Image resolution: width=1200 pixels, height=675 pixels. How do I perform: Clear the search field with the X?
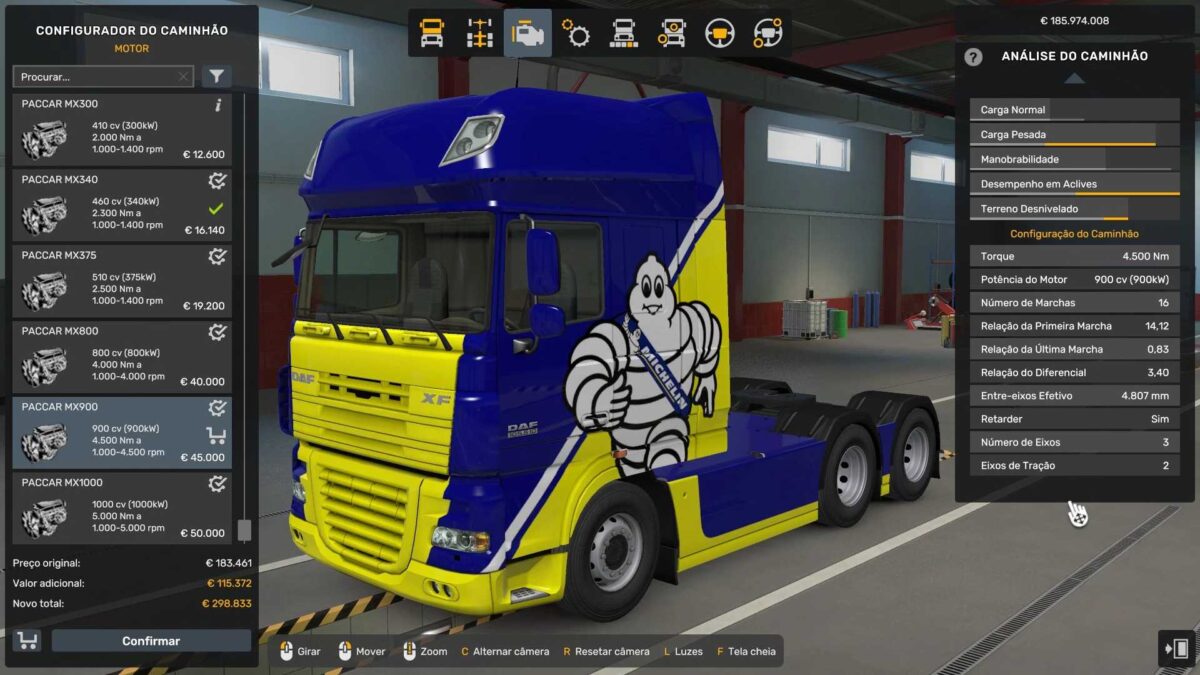[183, 77]
